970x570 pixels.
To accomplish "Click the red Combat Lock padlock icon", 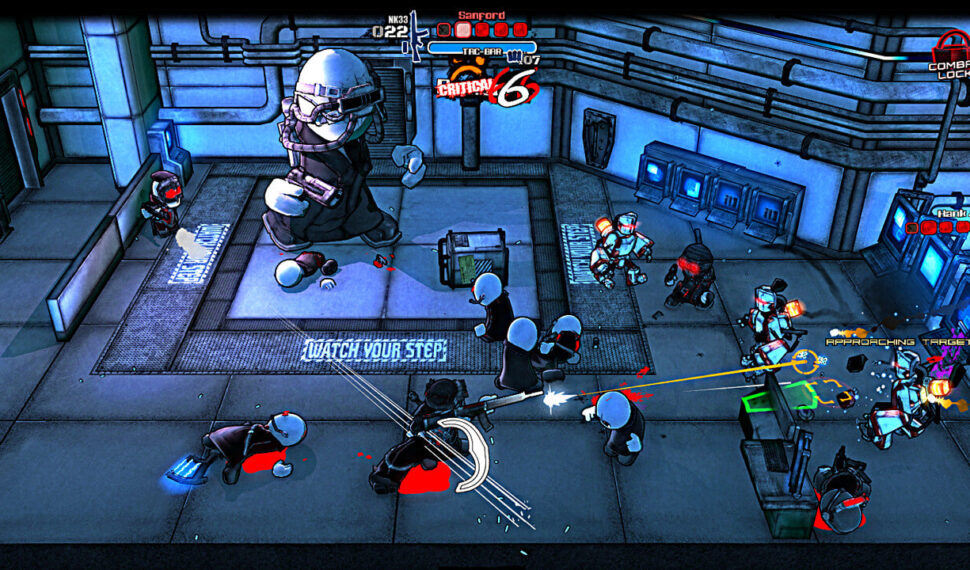I will pyautogui.click(x=949, y=46).
